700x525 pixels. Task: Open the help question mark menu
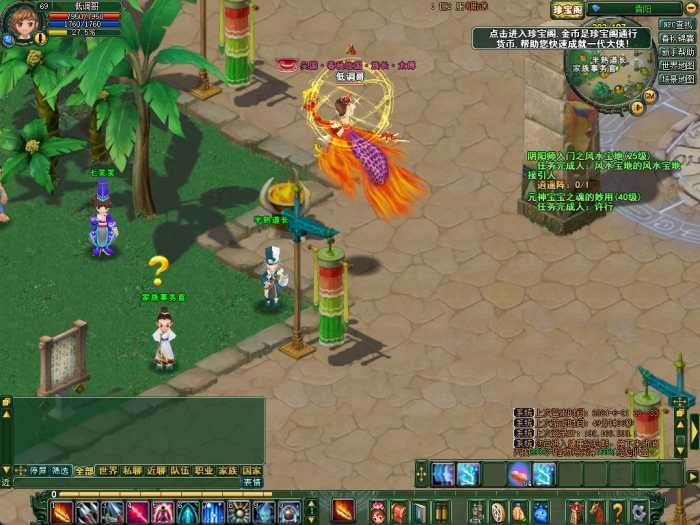[x=618, y=512]
